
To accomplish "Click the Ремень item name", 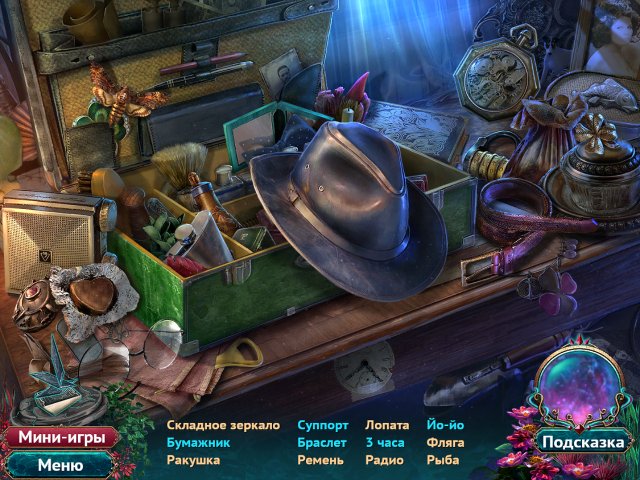I will click(x=320, y=460).
